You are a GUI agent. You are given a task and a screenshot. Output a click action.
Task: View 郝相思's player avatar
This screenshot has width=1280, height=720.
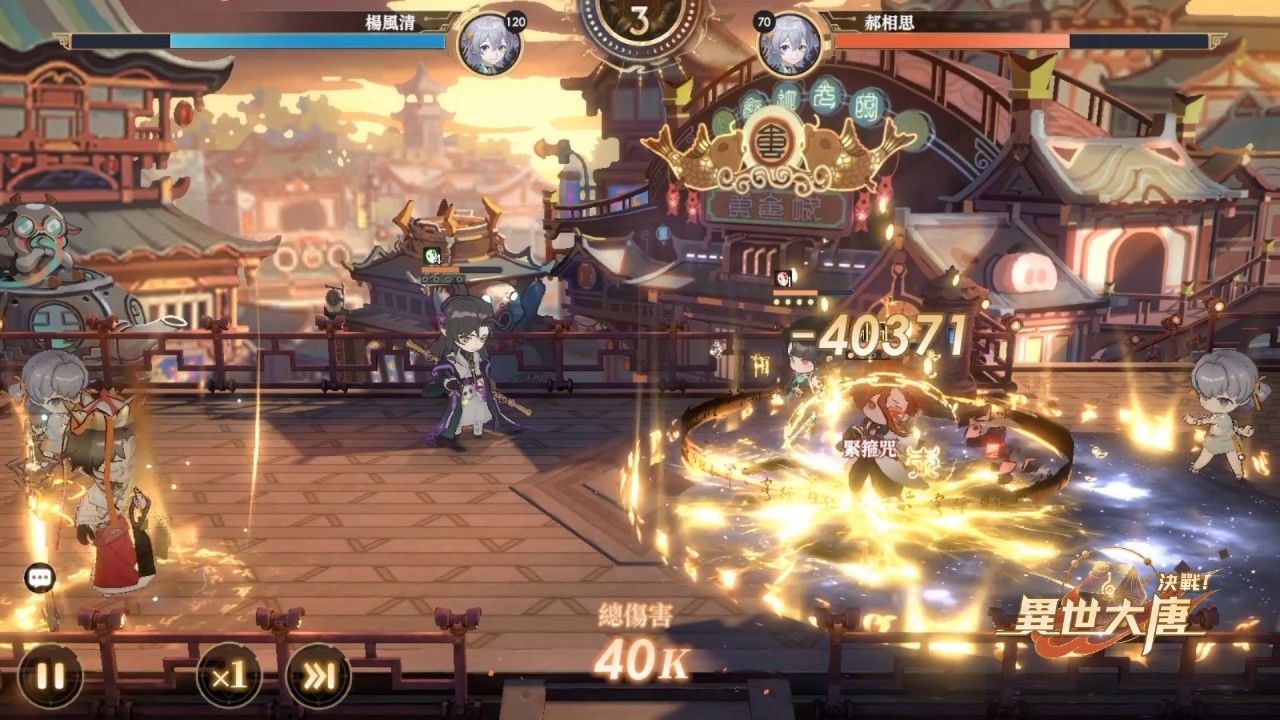click(790, 44)
